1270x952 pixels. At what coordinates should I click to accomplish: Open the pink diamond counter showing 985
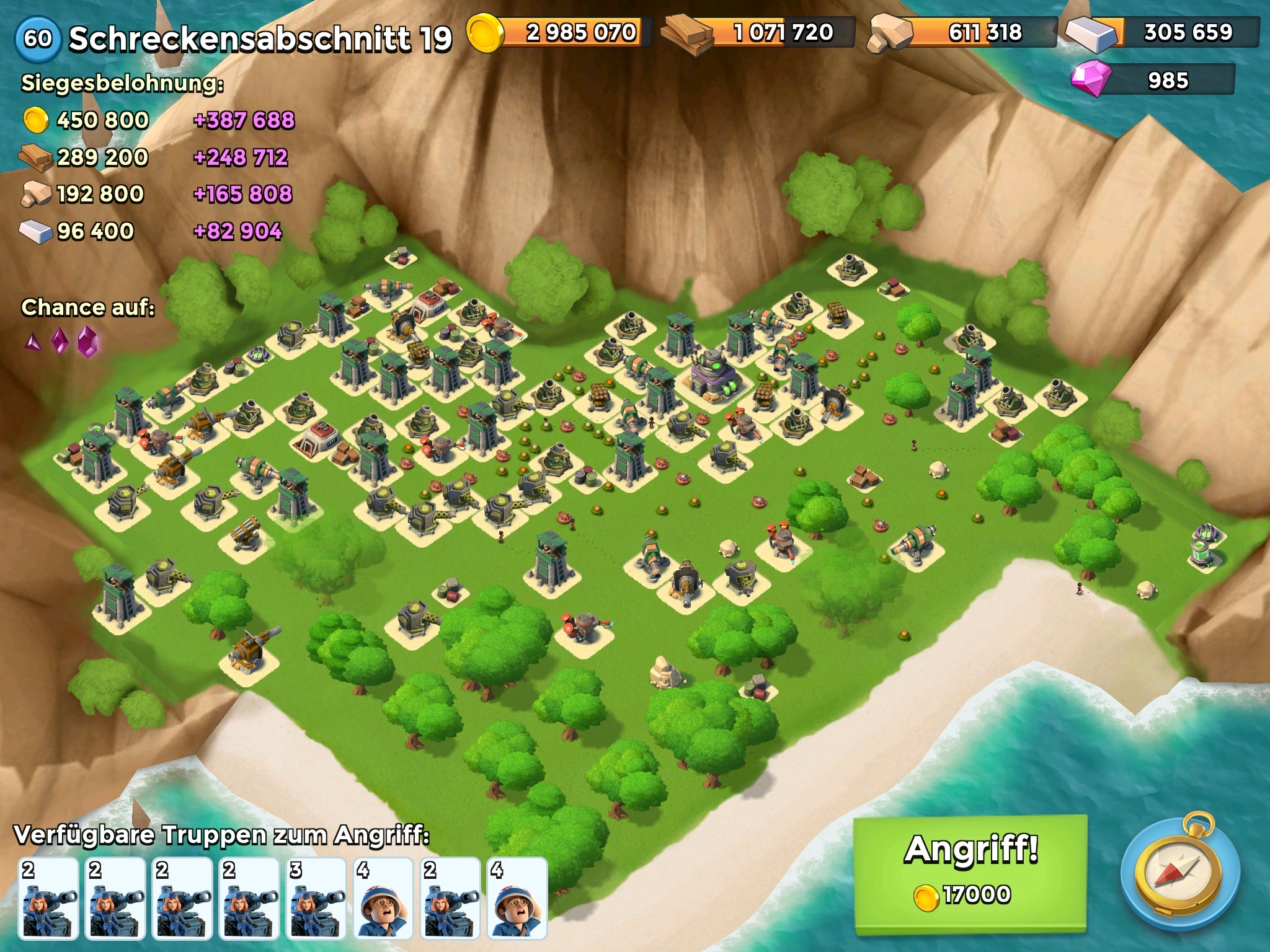tap(1152, 81)
